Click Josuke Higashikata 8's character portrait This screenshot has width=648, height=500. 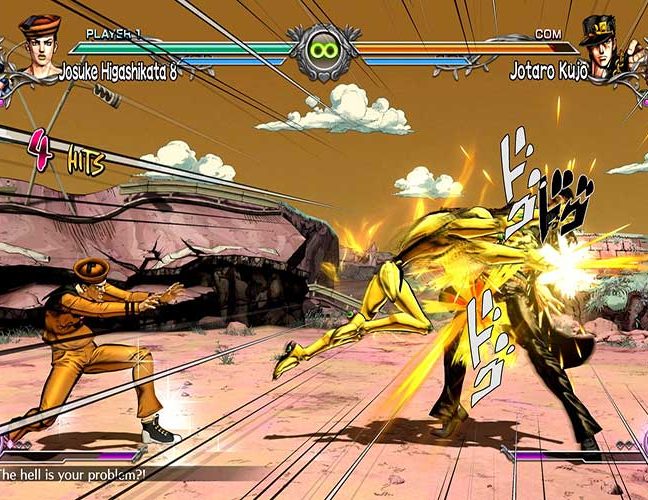tap(38, 47)
